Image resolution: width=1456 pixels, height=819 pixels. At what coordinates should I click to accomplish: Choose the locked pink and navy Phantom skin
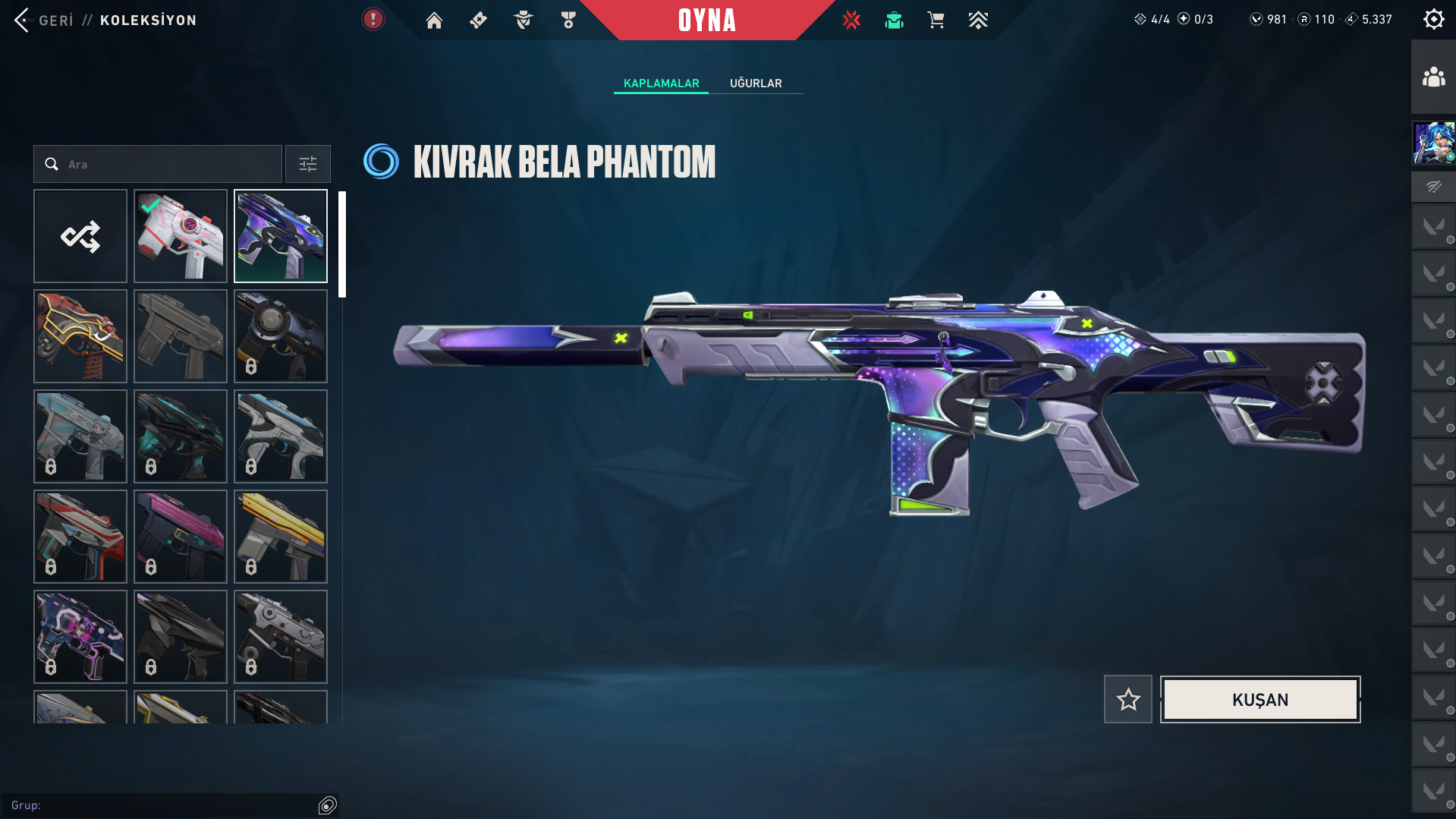[181, 537]
